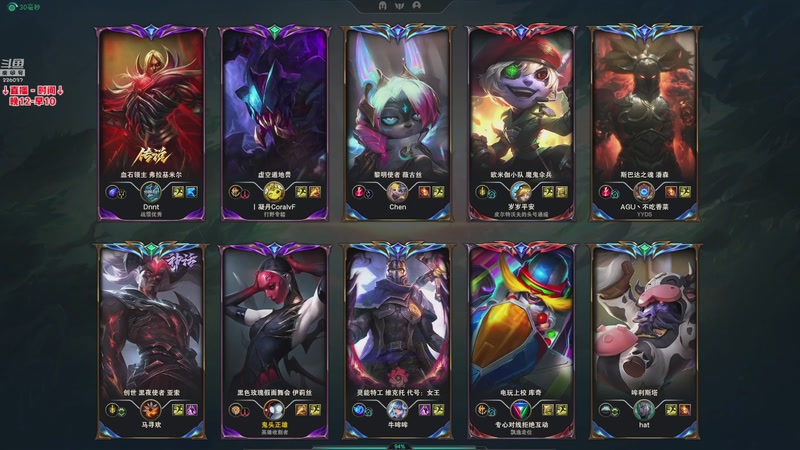
Task: Click the summoner profile icon above Chen
Action: pos(397,191)
